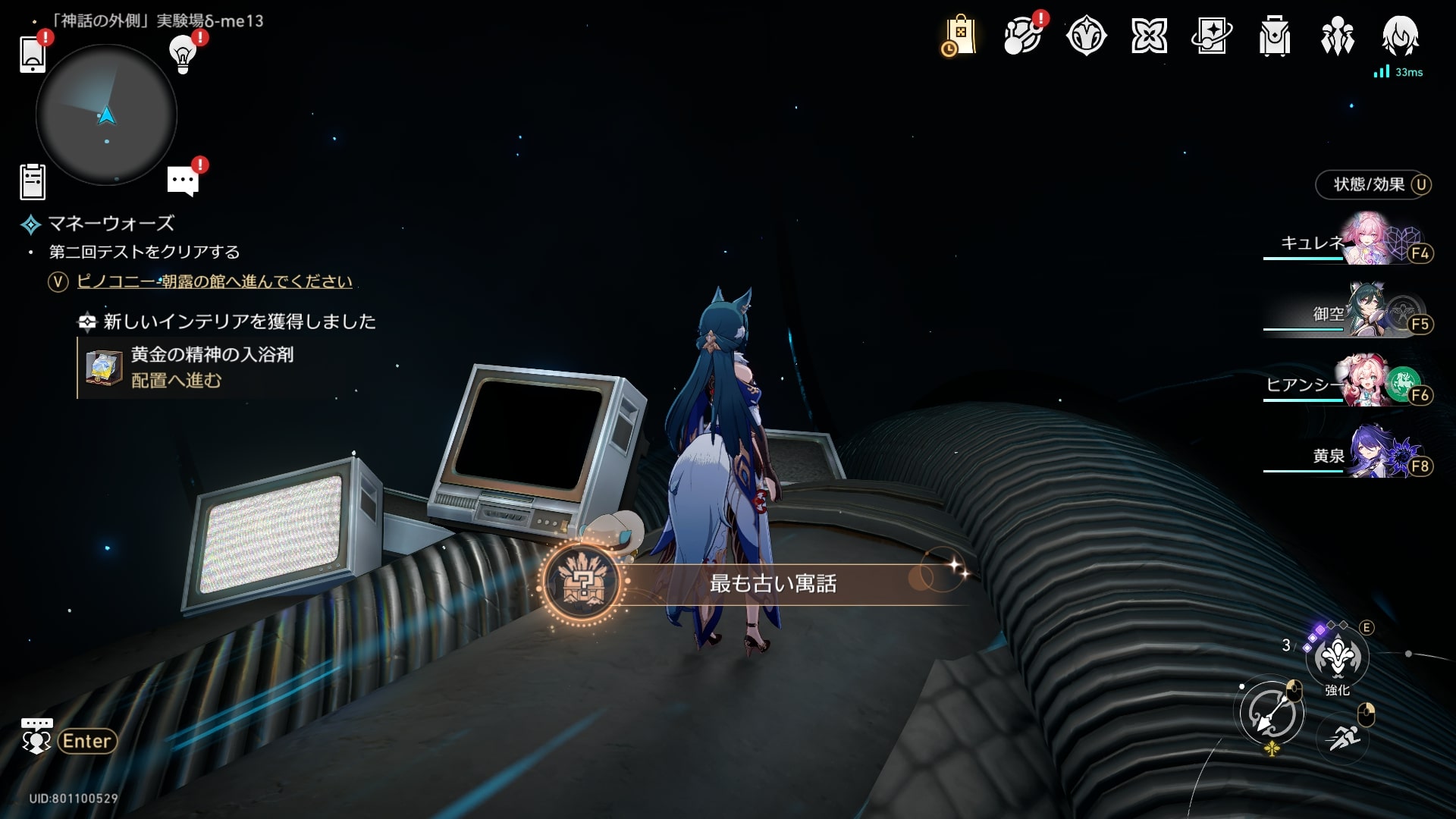Screen dimensions: 1456x819
Task: Open the chat speech bubble
Action: coord(183,181)
